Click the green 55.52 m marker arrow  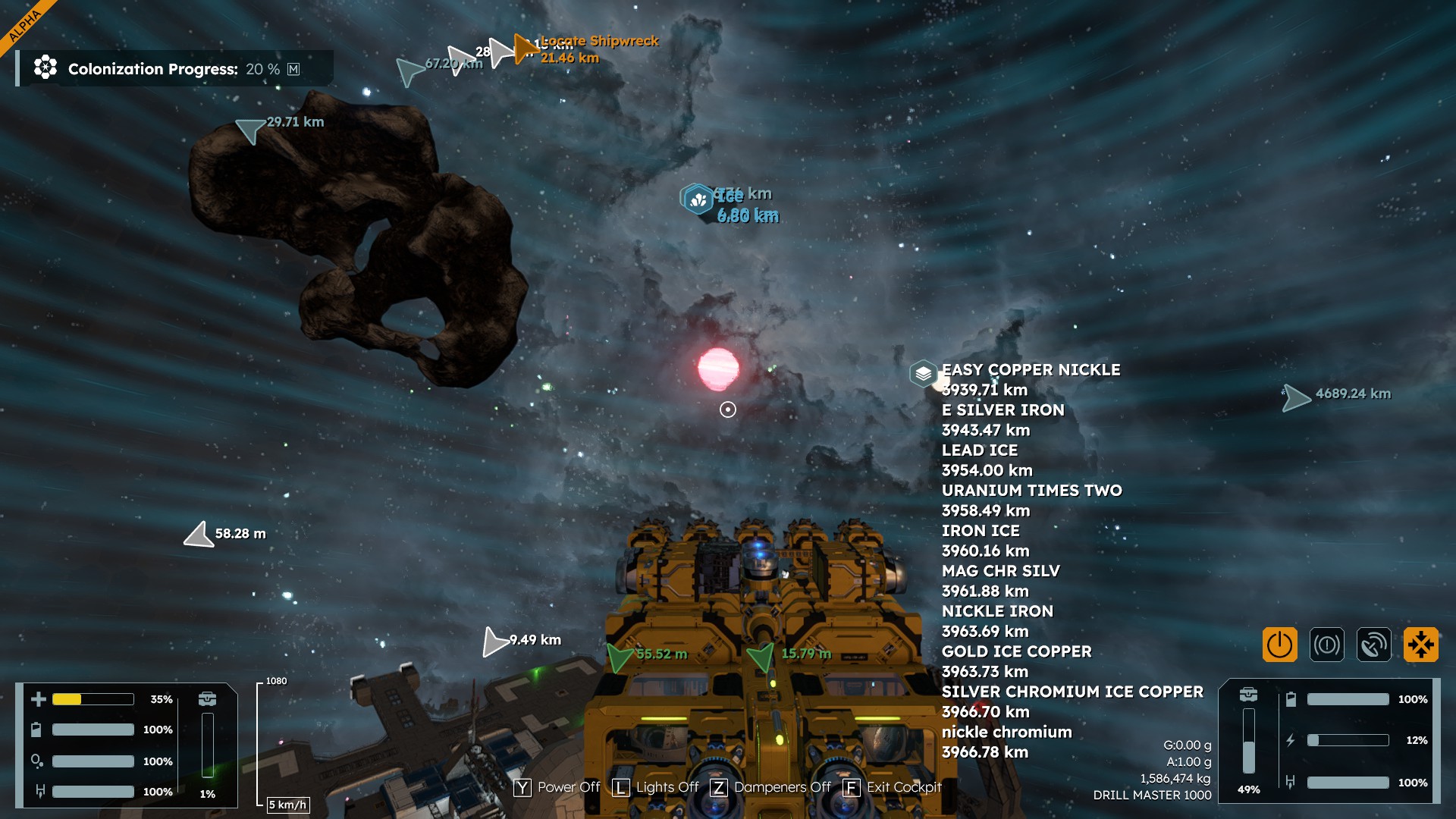click(620, 657)
